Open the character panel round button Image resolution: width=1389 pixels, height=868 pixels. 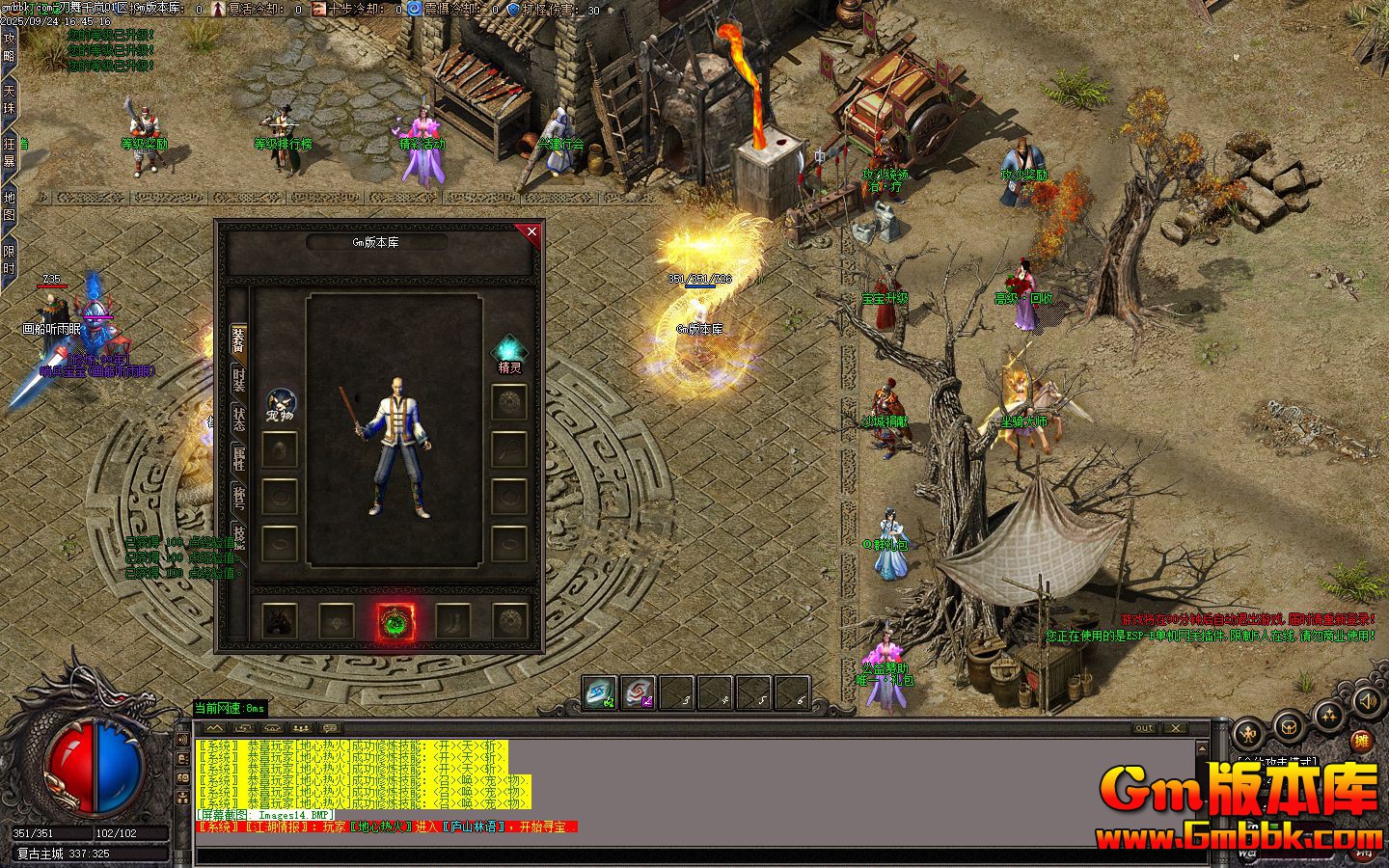coord(1247,735)
